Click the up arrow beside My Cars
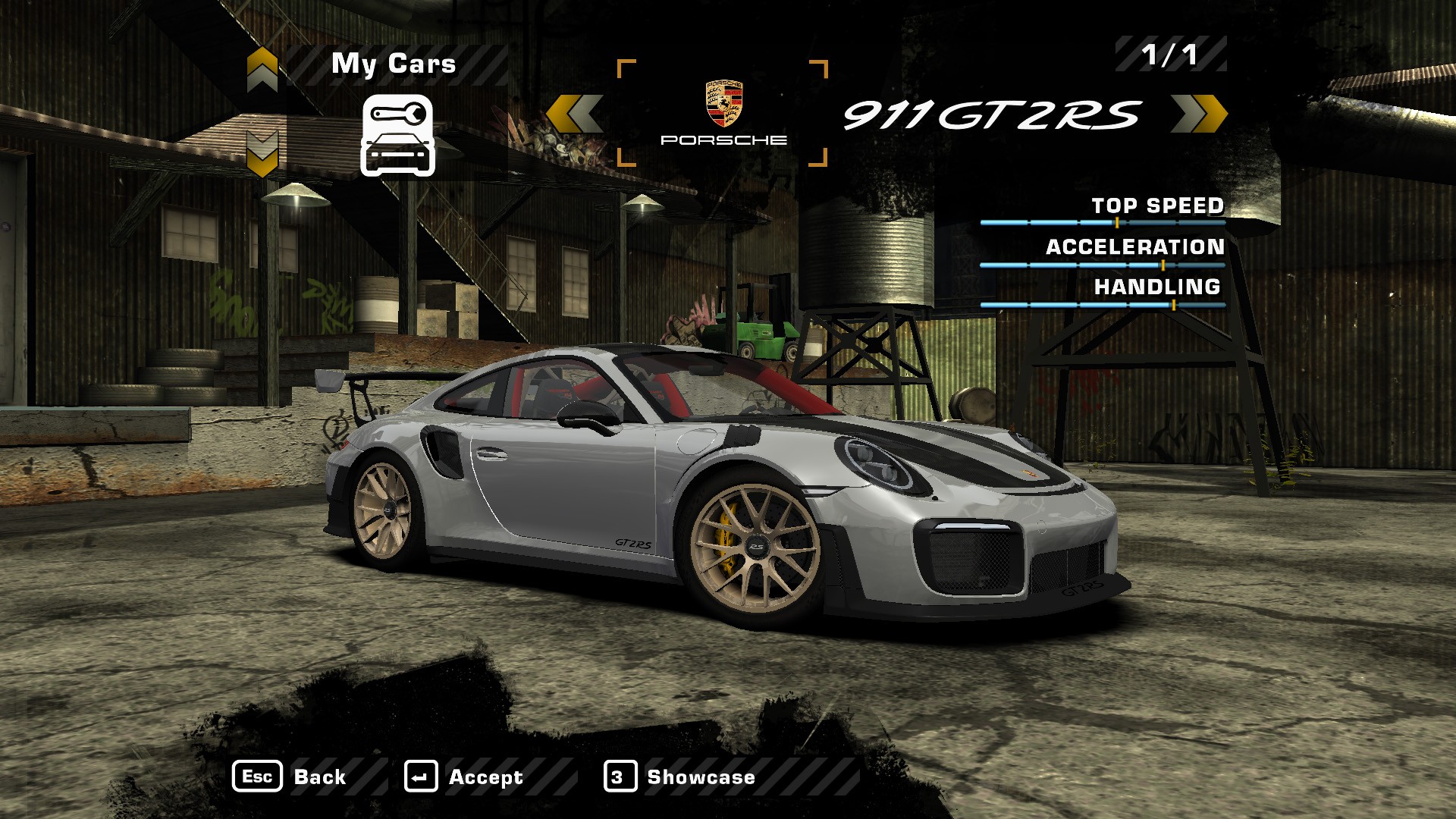The width and height of the screenshot is (1456, 819). [262, 70]
